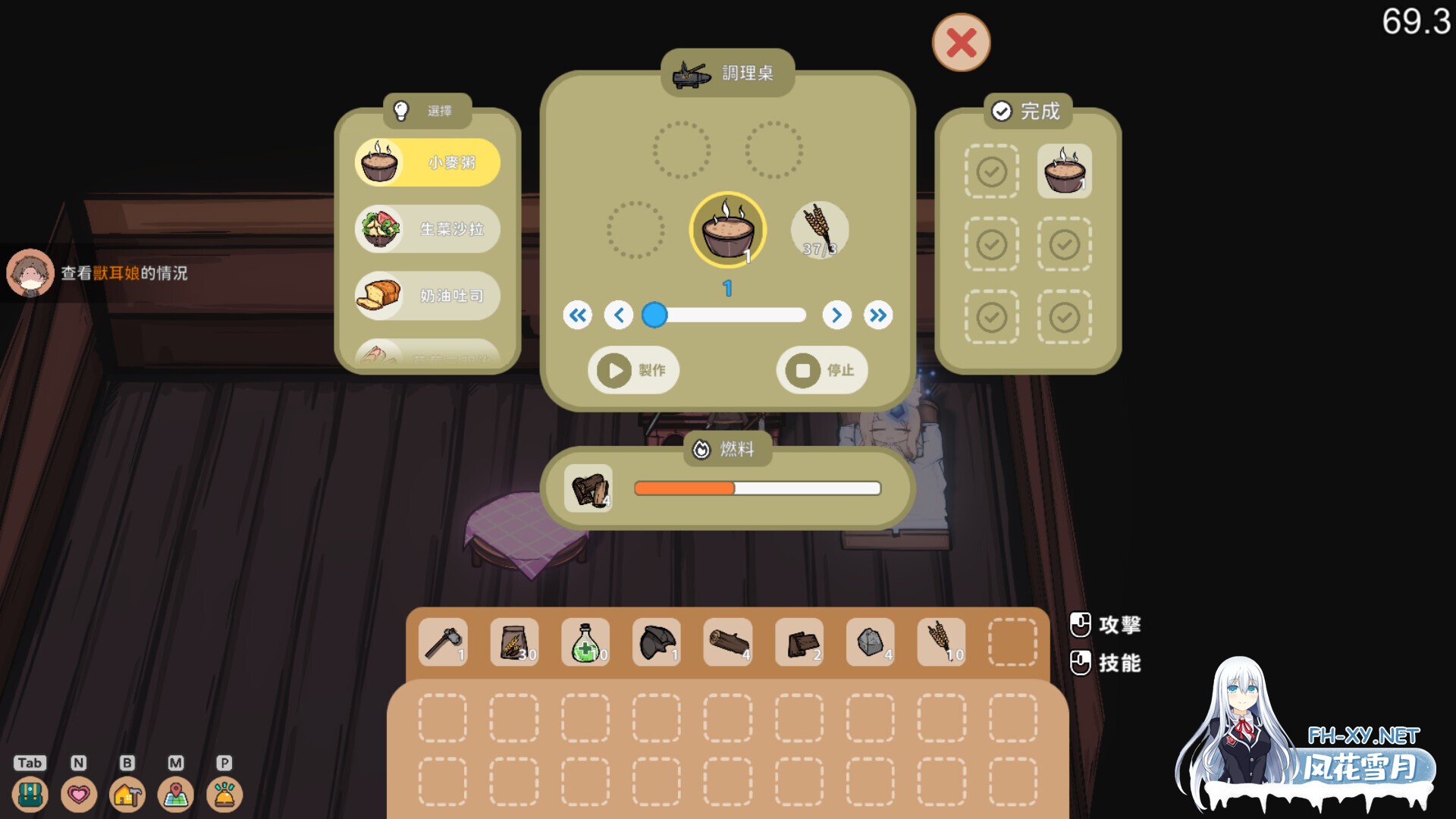1456x819 pixels.
Task: Open the heart relationship icon
Action: point(79,794)
